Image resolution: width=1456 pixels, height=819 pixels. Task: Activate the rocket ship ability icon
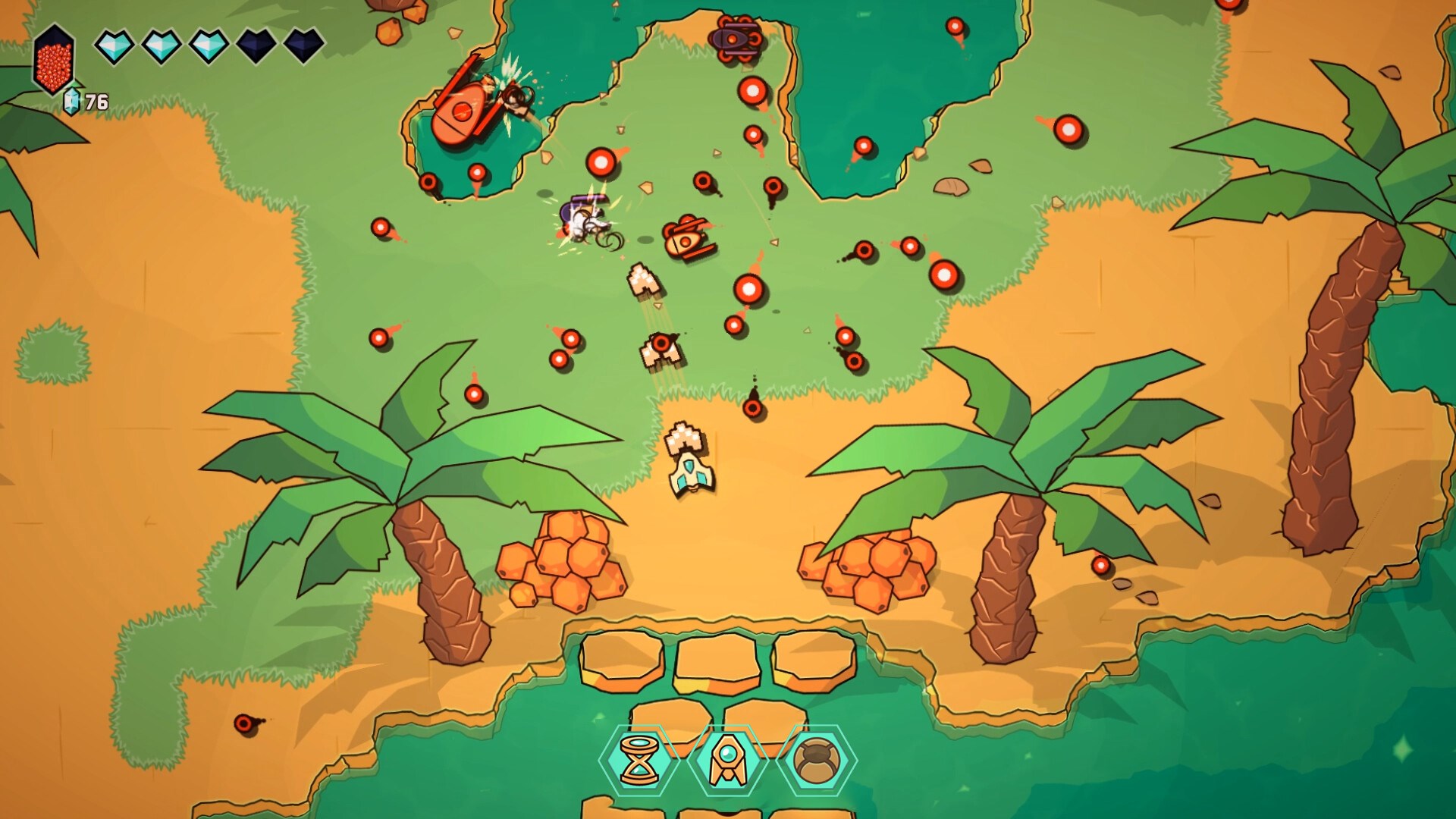728,759
